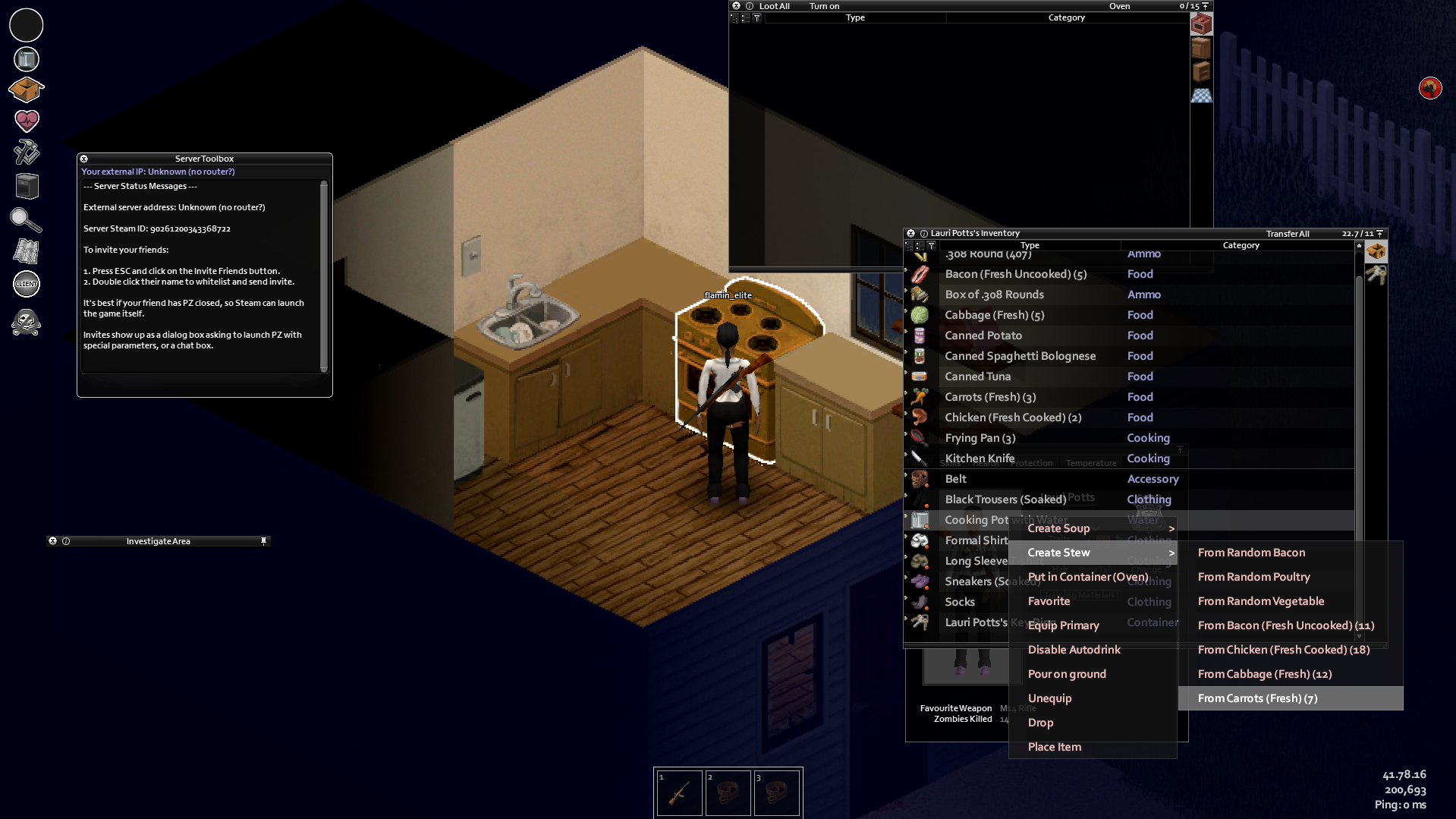Open the crafting hammer-and-ruler sidebar icon
The image size is (1456, 819).
26,153
